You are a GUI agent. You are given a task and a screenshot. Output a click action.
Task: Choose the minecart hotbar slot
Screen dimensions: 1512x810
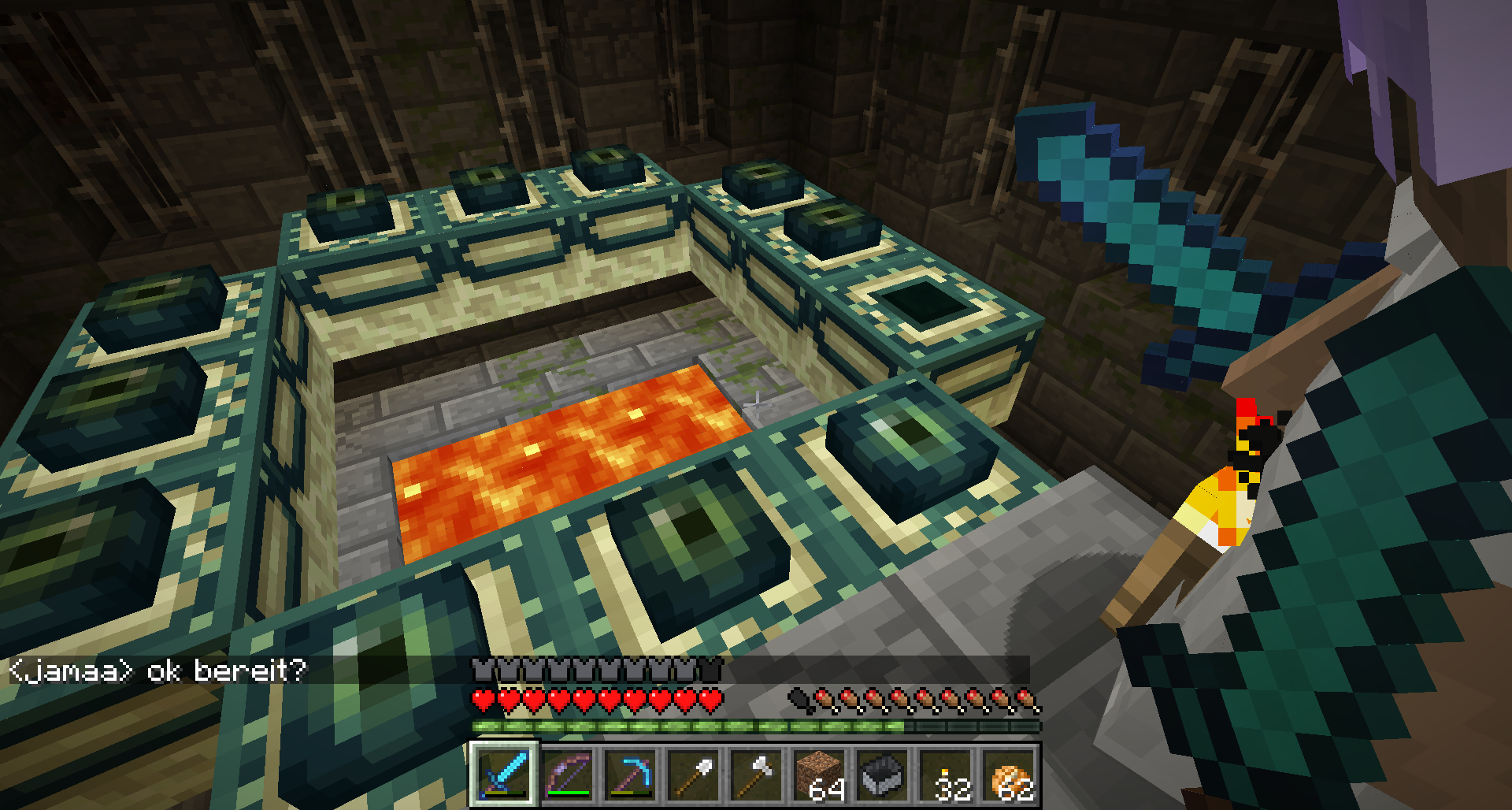coord(883,774)
